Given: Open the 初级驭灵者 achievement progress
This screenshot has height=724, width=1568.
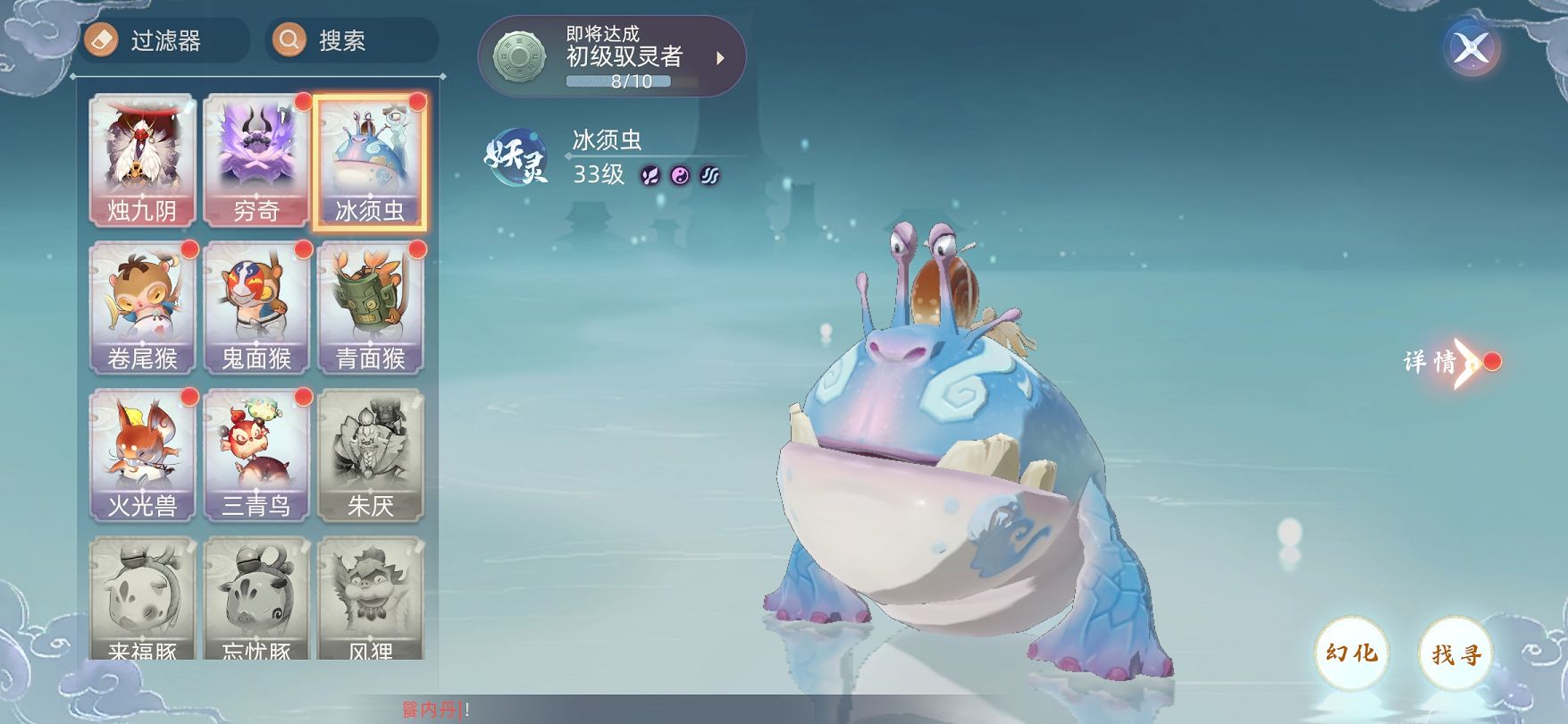Looking at the screenshot, I should point(612,57).
